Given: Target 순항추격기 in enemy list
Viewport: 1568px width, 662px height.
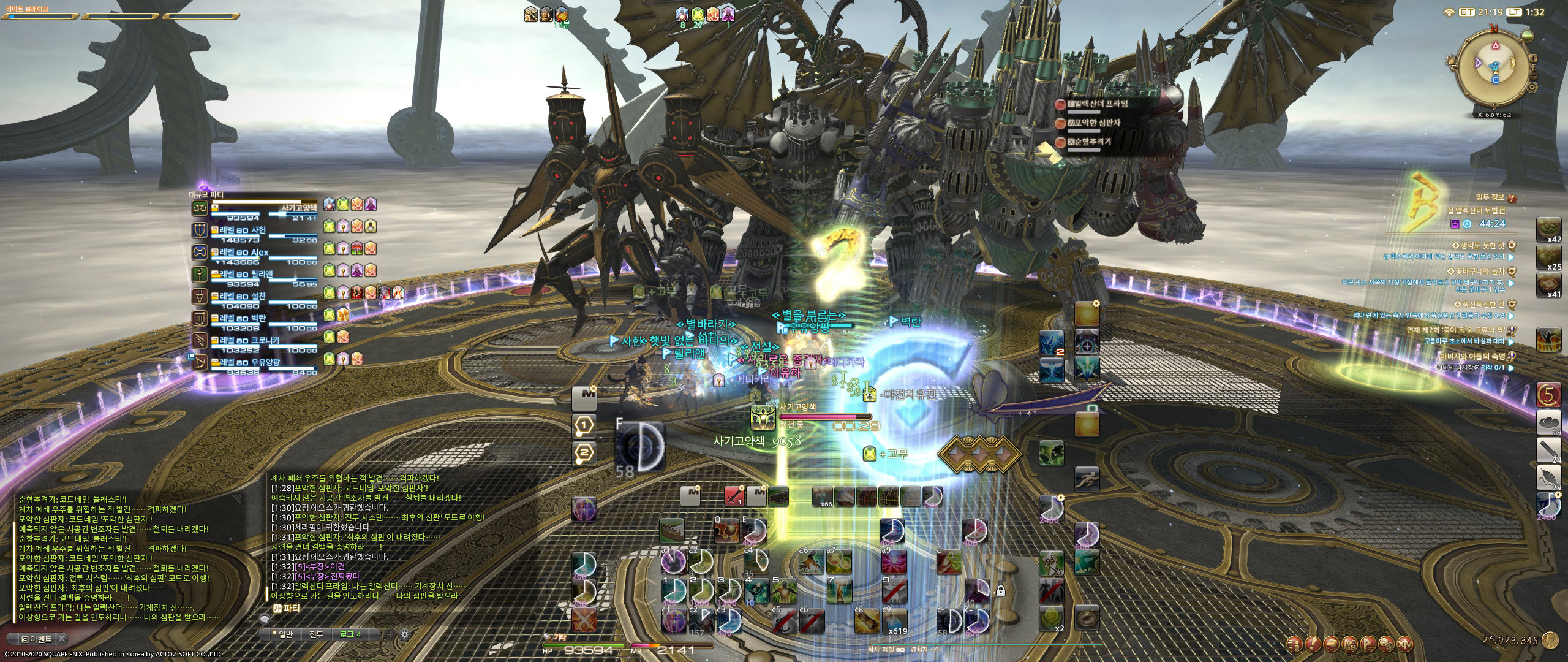Looking at the screenshot, I should [1093, 142].
